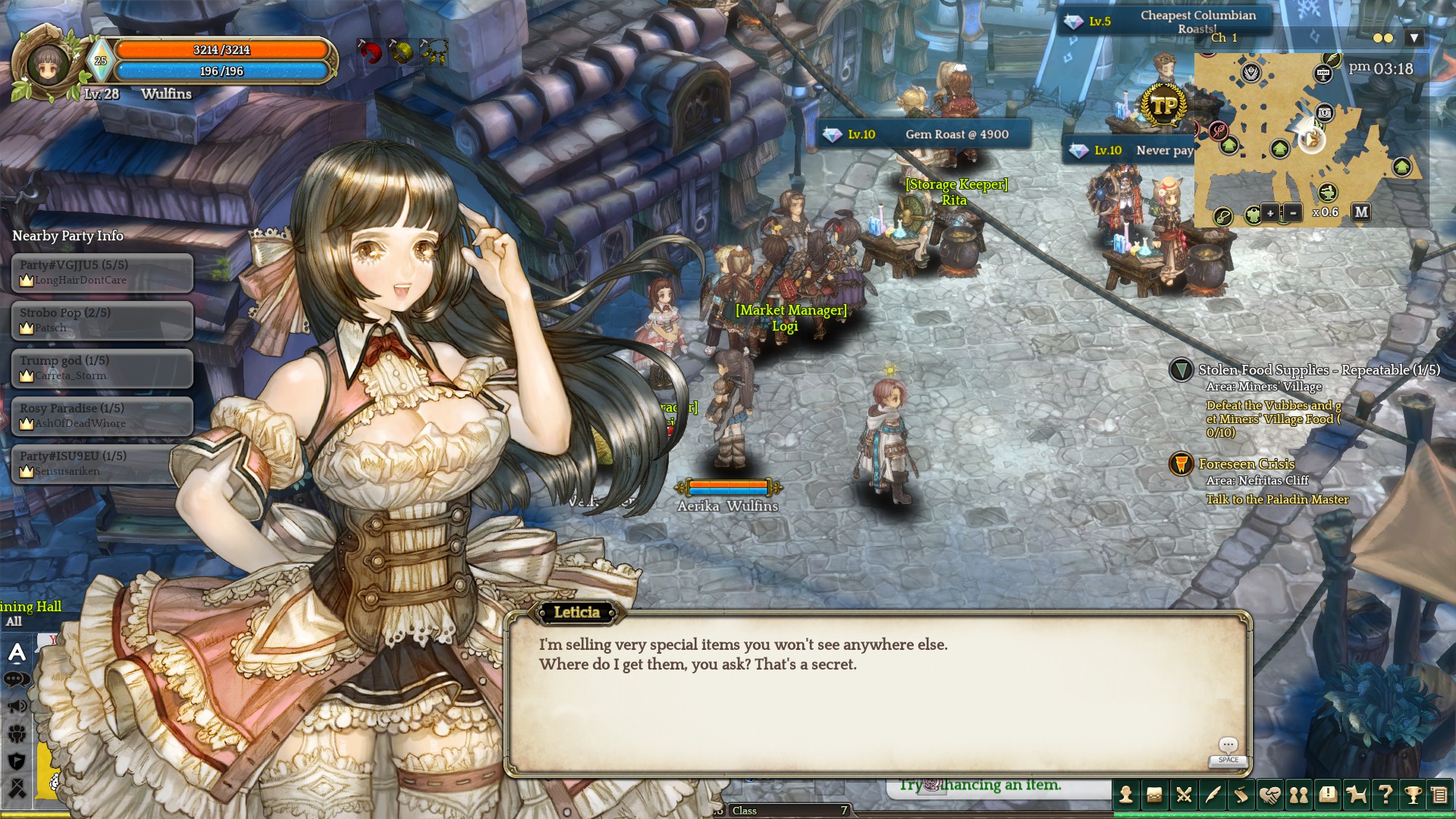Image resolution: width=1456 pixels, height=819 pixels.
Task: Expand the channel dropdown arrow
Action: [x=1414, y=38]
